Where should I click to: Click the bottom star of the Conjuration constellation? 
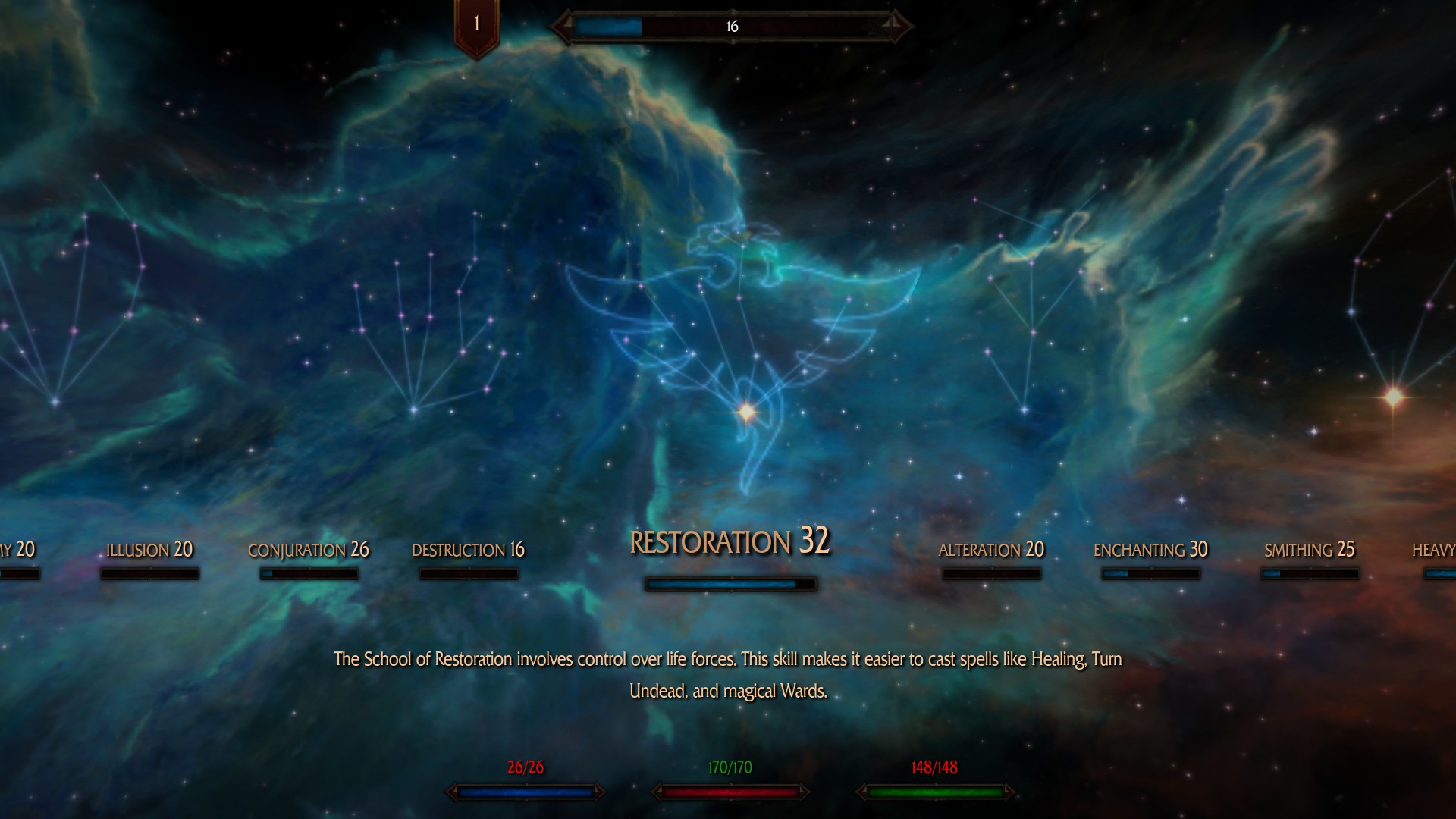[413, 409]
